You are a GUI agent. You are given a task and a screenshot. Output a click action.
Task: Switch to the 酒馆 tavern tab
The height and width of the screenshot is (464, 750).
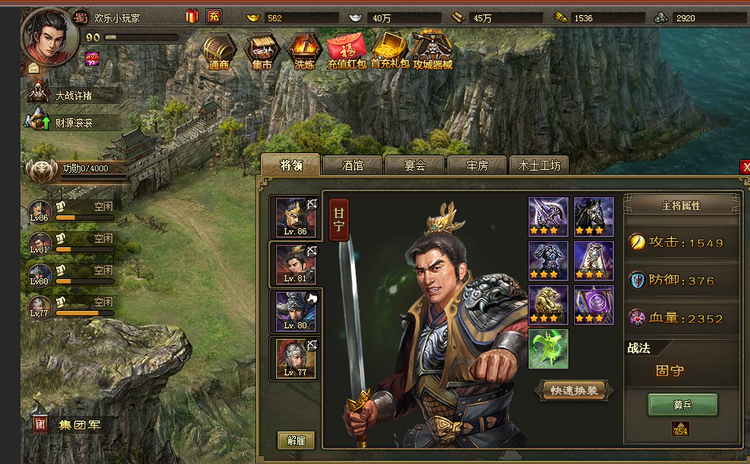(x=352, y=166)
